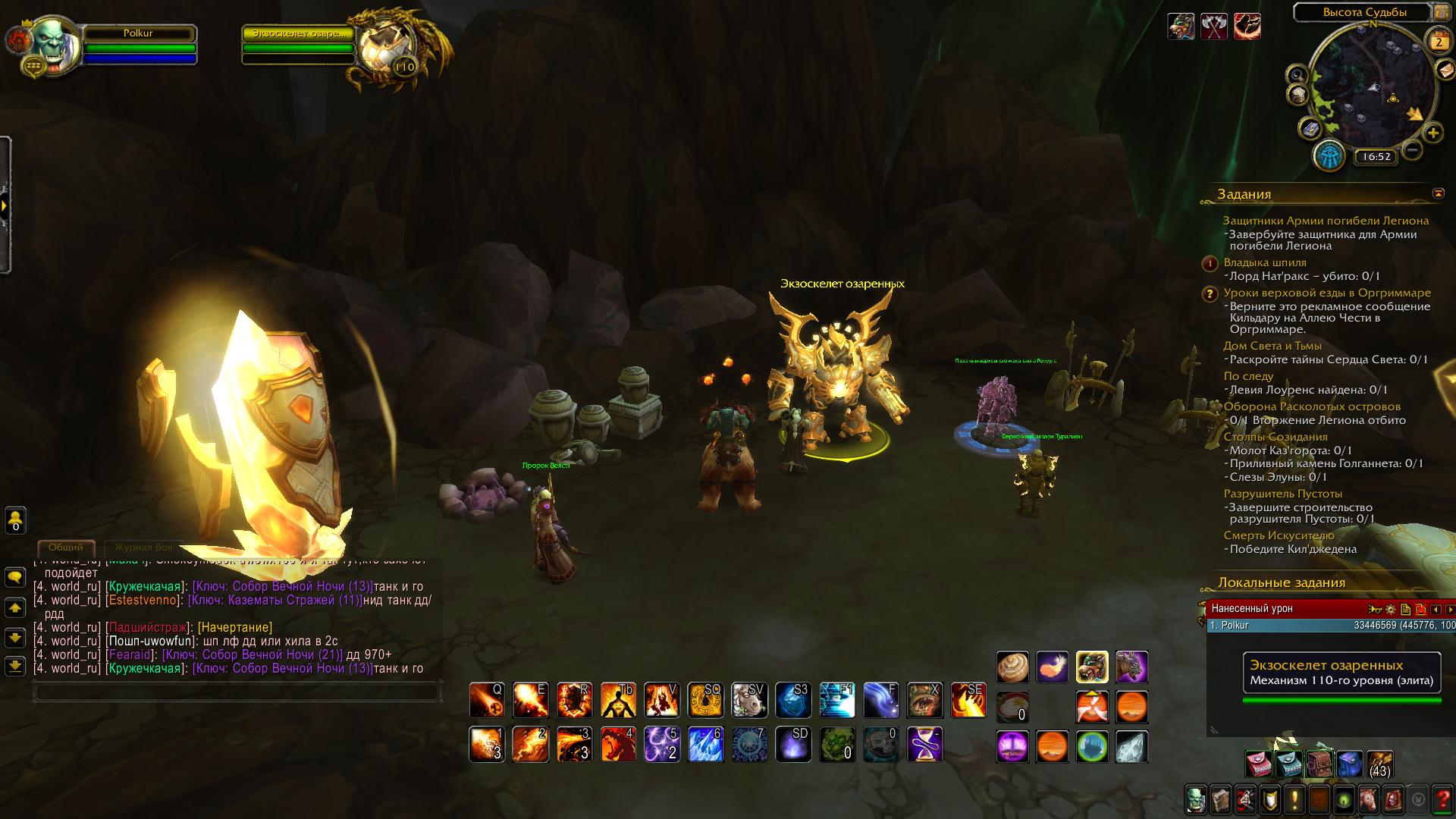Image resolution: width=1456 pixels, height=819 pixels.
Task: Open the mail envelope icon by the minimap
Action: click(x=1445, y=70)
